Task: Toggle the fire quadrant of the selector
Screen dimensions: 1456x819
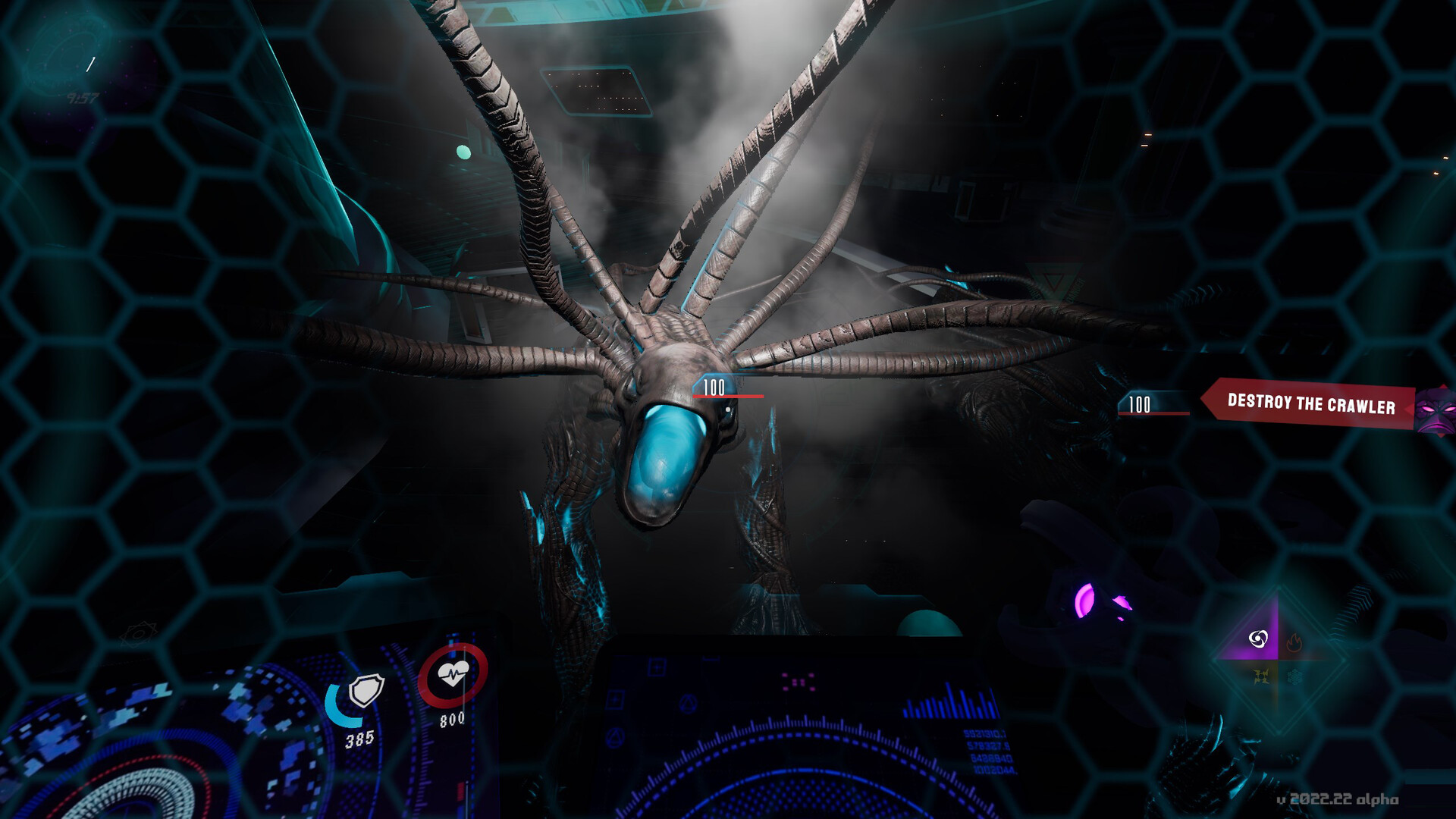Action: pos(1294,643)
